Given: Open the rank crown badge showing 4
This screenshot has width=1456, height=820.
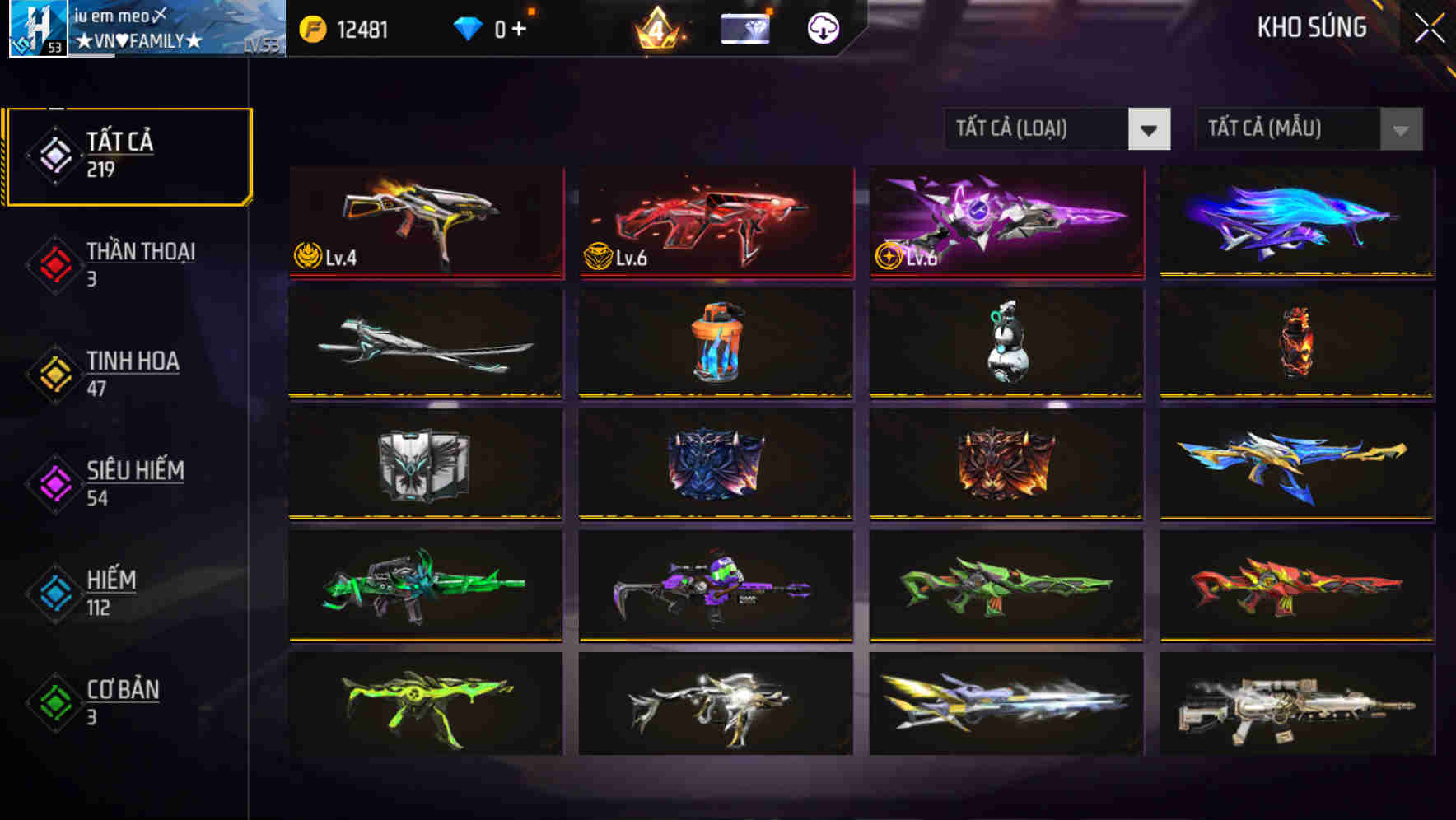Looking at the screenshot, I should pyautogui.click(x=659, y=27).
